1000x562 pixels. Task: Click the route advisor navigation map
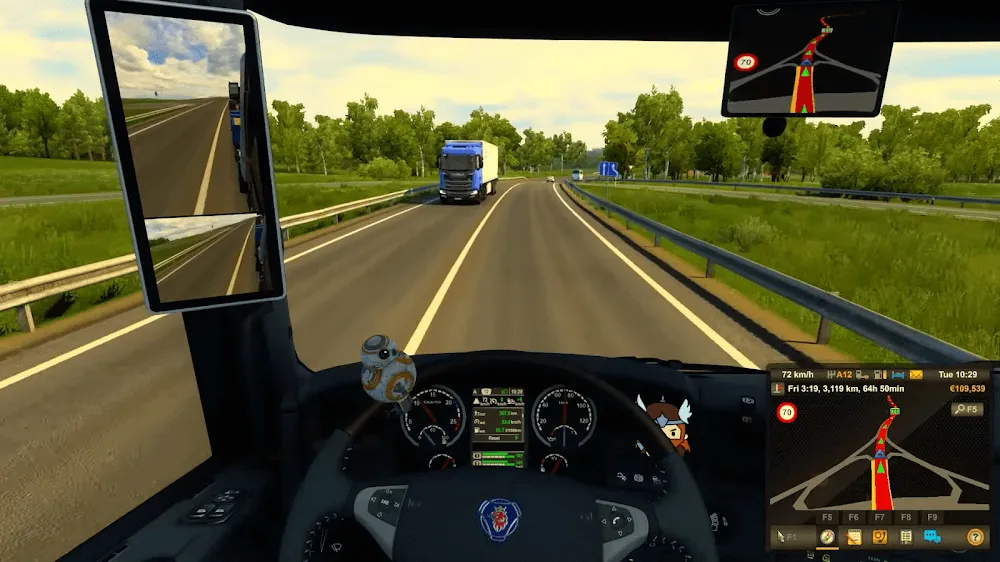880,460
